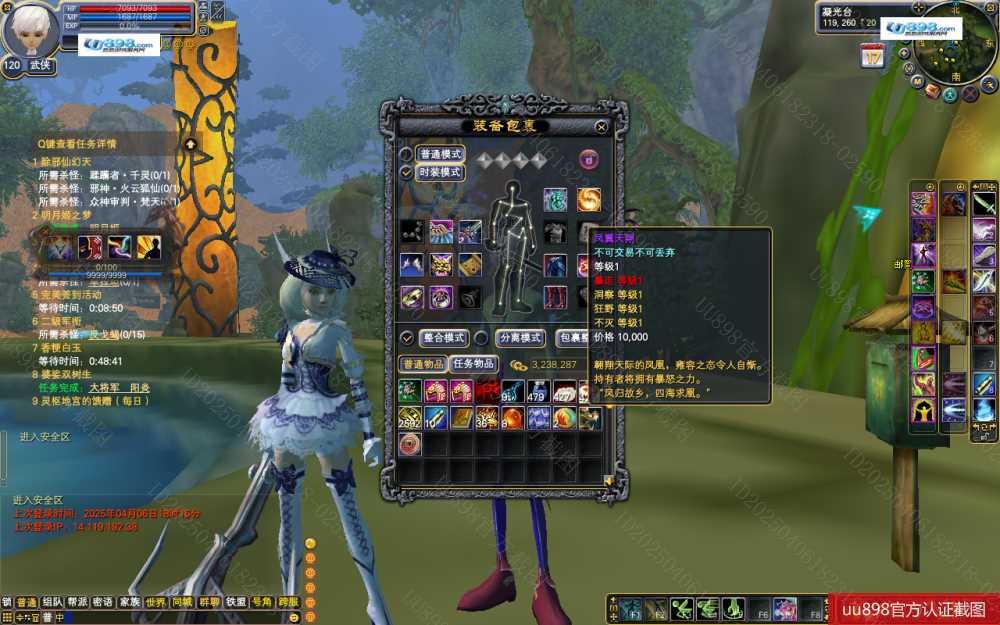
Task: Choose the 整合模式 option
Action: (x=407, y=338)
